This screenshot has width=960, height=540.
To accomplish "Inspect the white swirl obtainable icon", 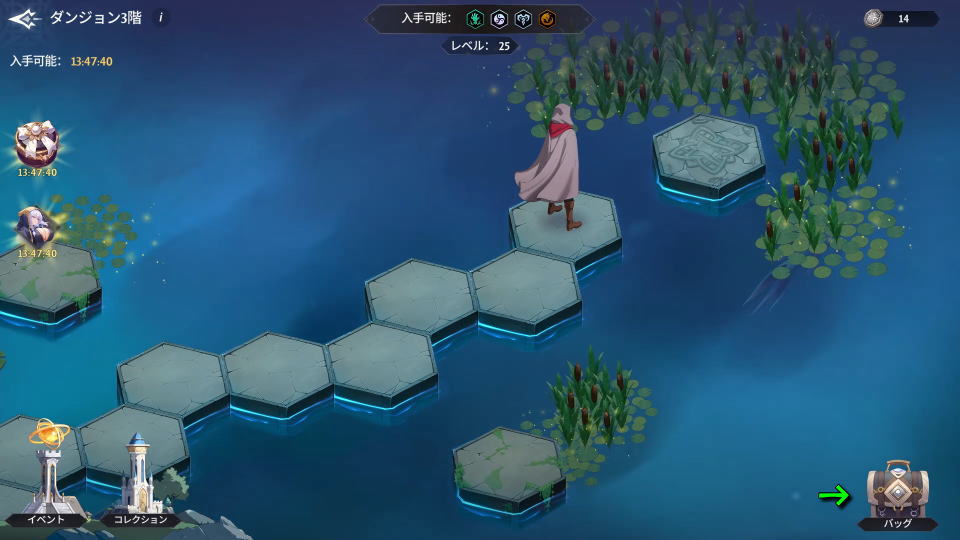I will pyautogui.click(x=499, y=19).
